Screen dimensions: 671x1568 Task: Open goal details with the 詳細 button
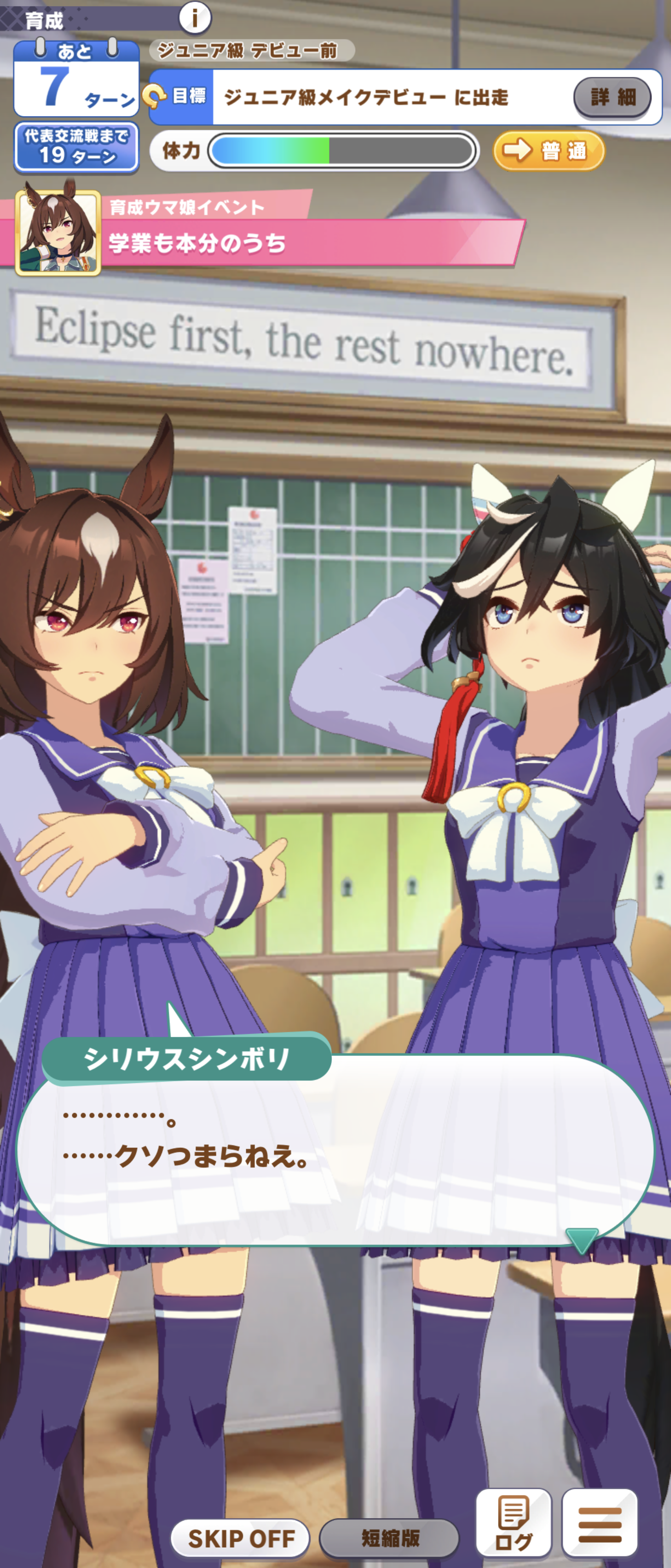coord(612,98)
